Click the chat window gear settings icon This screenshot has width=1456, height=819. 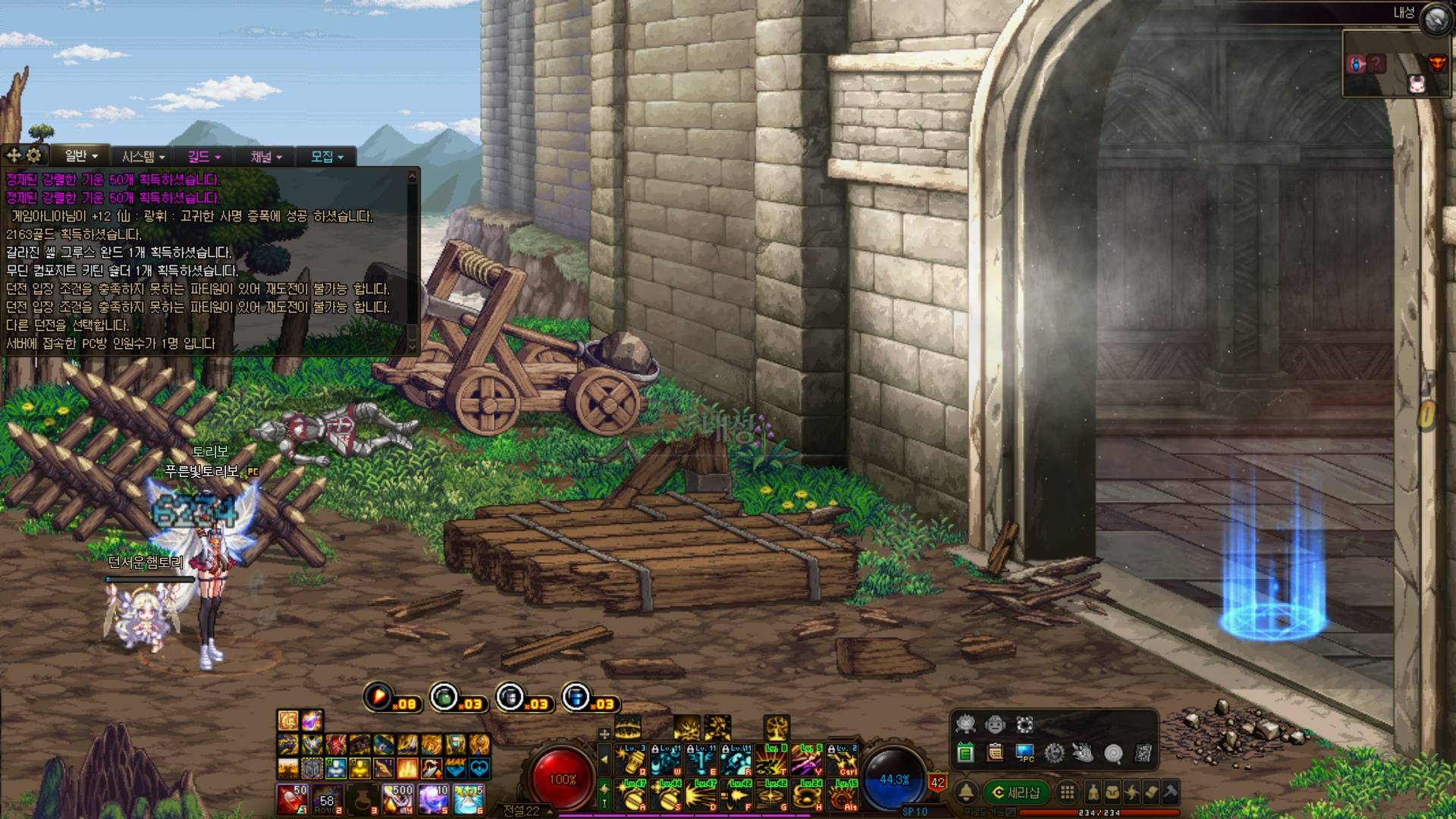coord(34,155)
